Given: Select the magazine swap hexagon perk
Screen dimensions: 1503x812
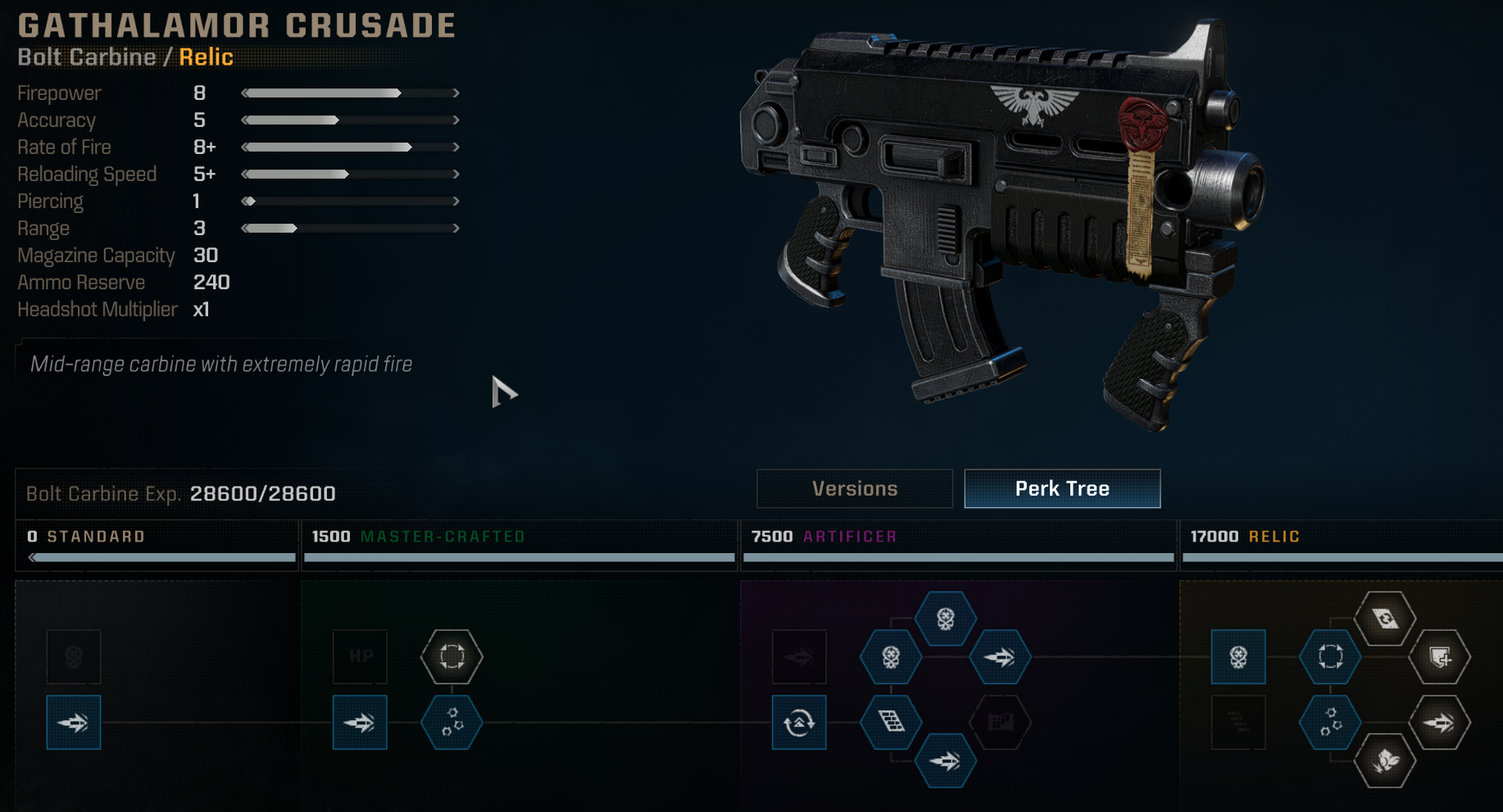Looking at the screenshot, I should (1385, 619).
